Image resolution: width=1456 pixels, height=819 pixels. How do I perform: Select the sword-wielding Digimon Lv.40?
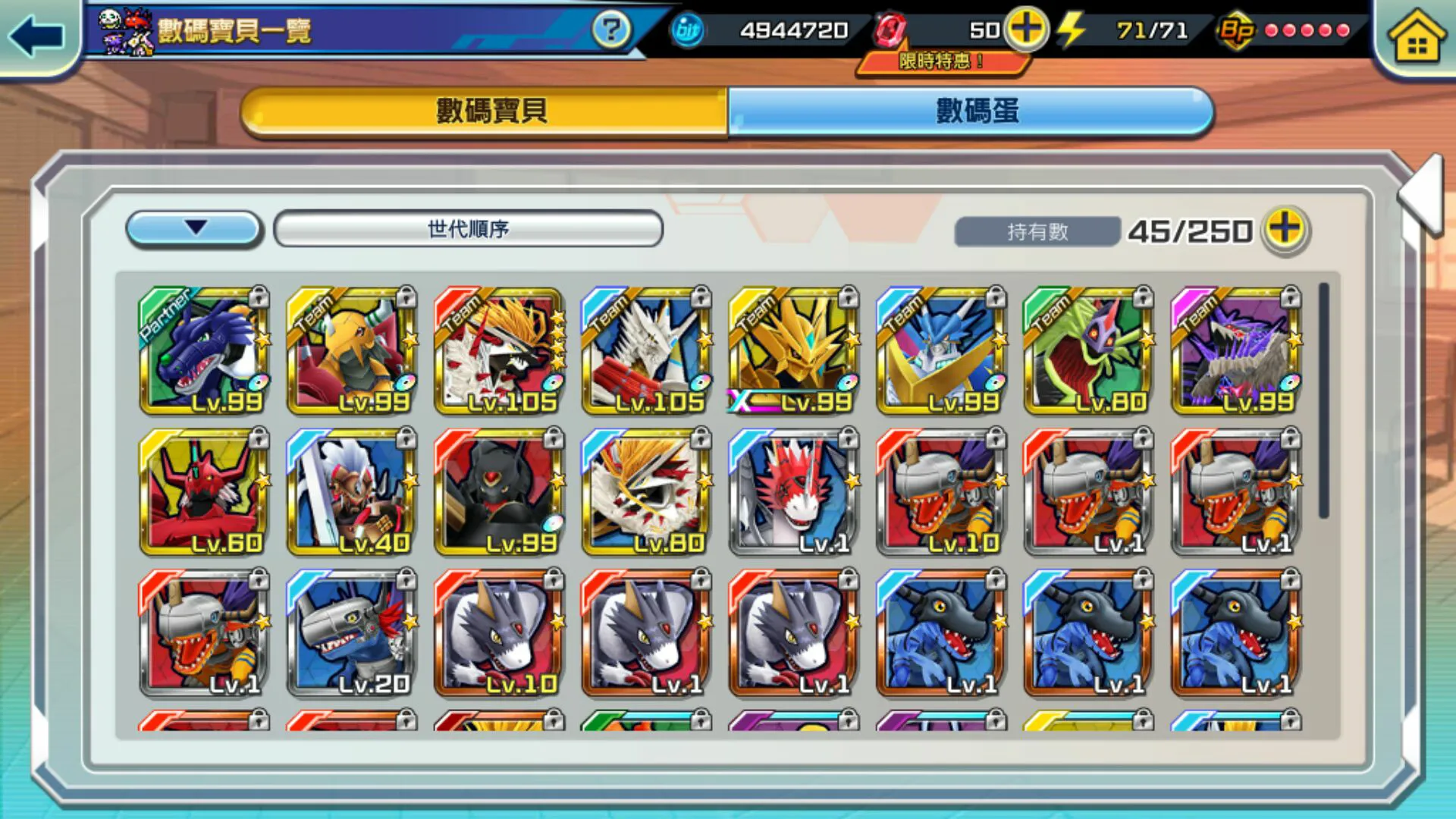click(352, 493)
